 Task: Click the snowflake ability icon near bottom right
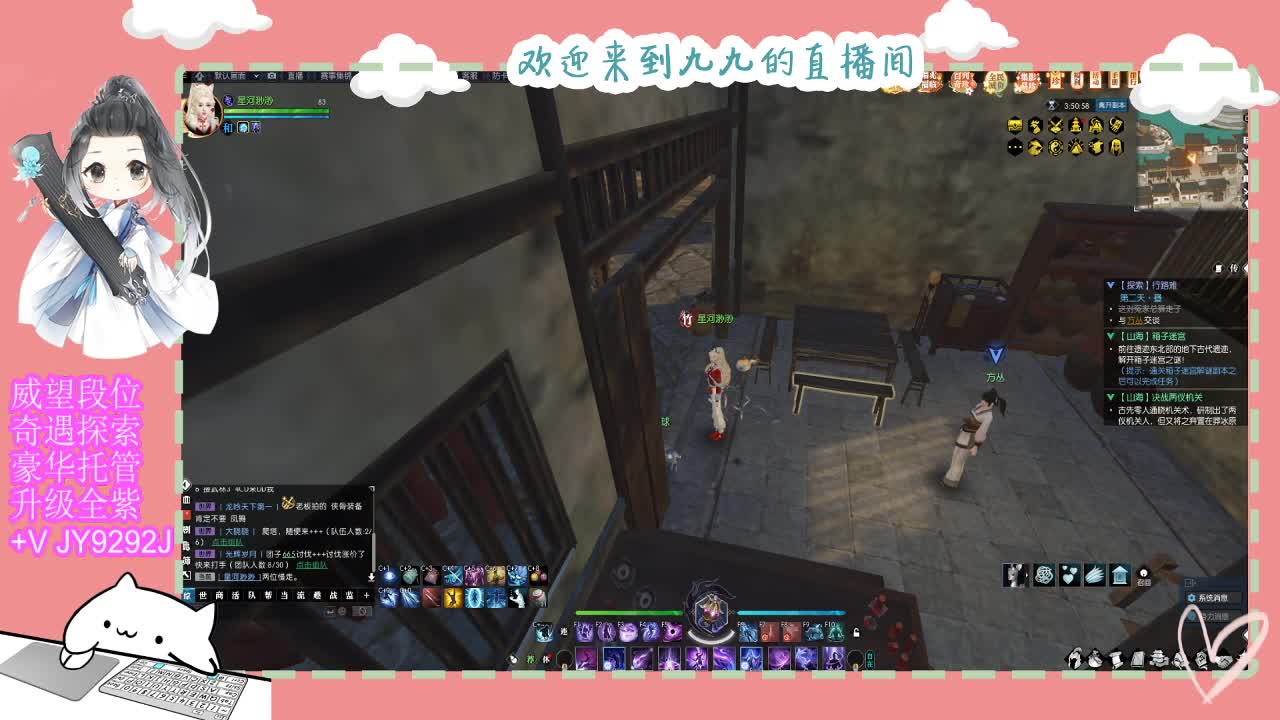coord(1044,575)
